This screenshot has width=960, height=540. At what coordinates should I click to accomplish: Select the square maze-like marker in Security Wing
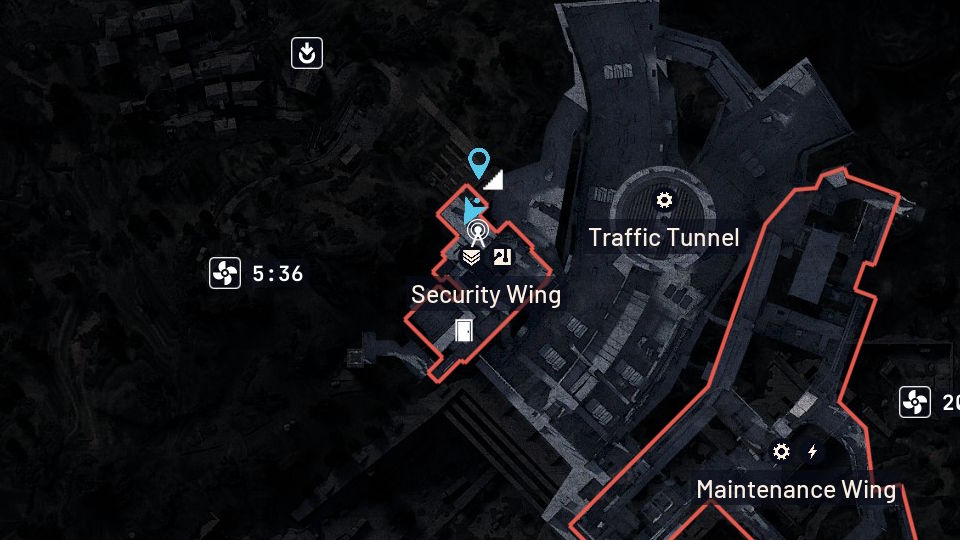click(x=502, y=257)
